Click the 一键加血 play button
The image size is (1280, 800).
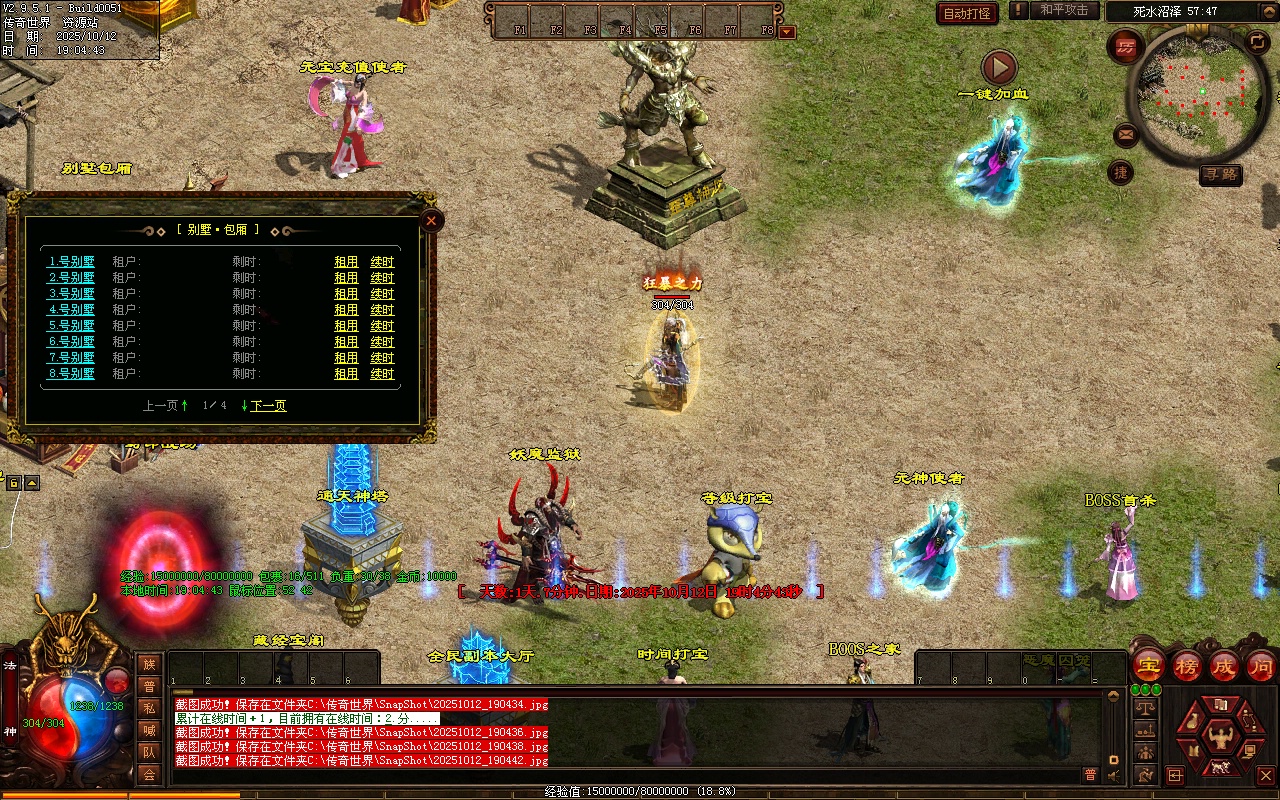pyautogui.click(x=998, y=68)
